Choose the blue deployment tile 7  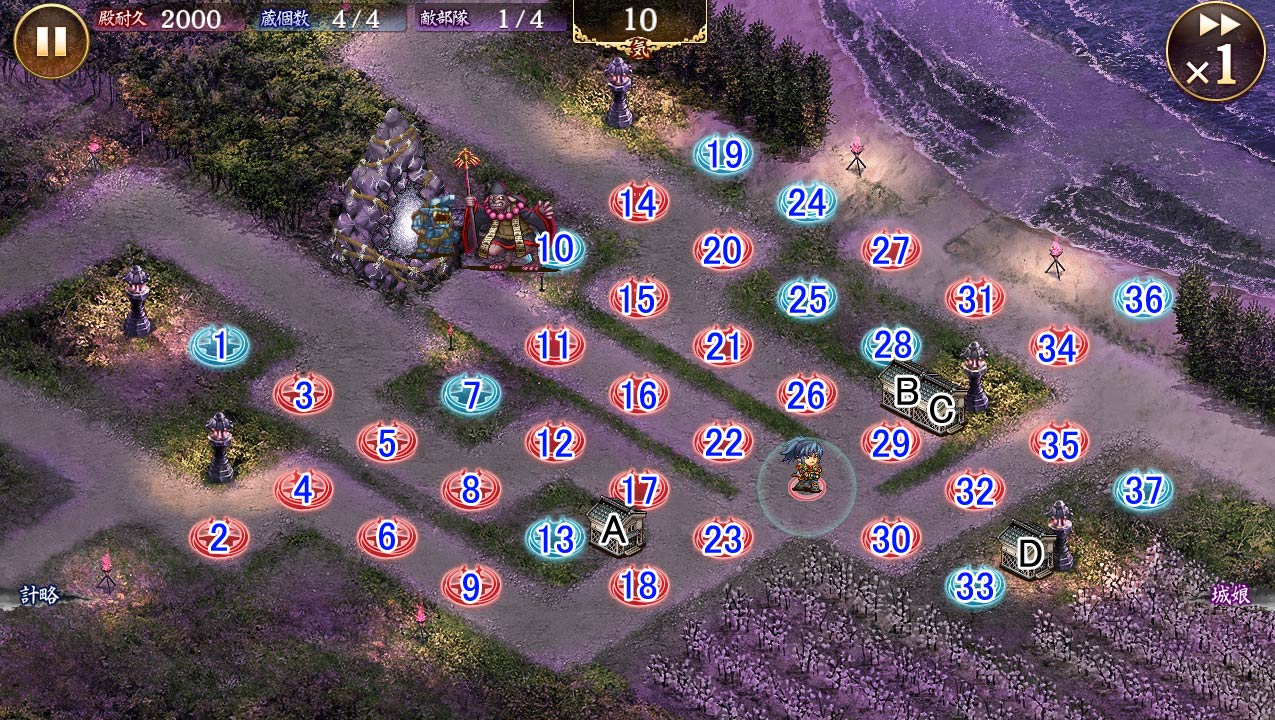coord(471,394)
